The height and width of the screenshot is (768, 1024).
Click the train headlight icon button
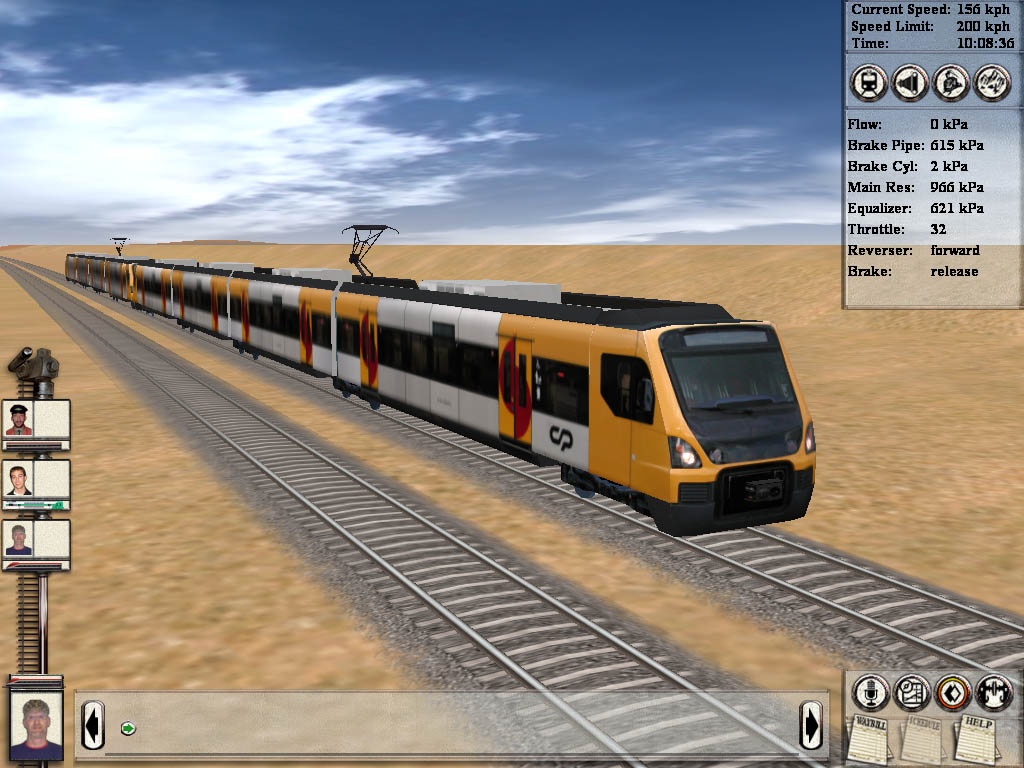[868, 82]
